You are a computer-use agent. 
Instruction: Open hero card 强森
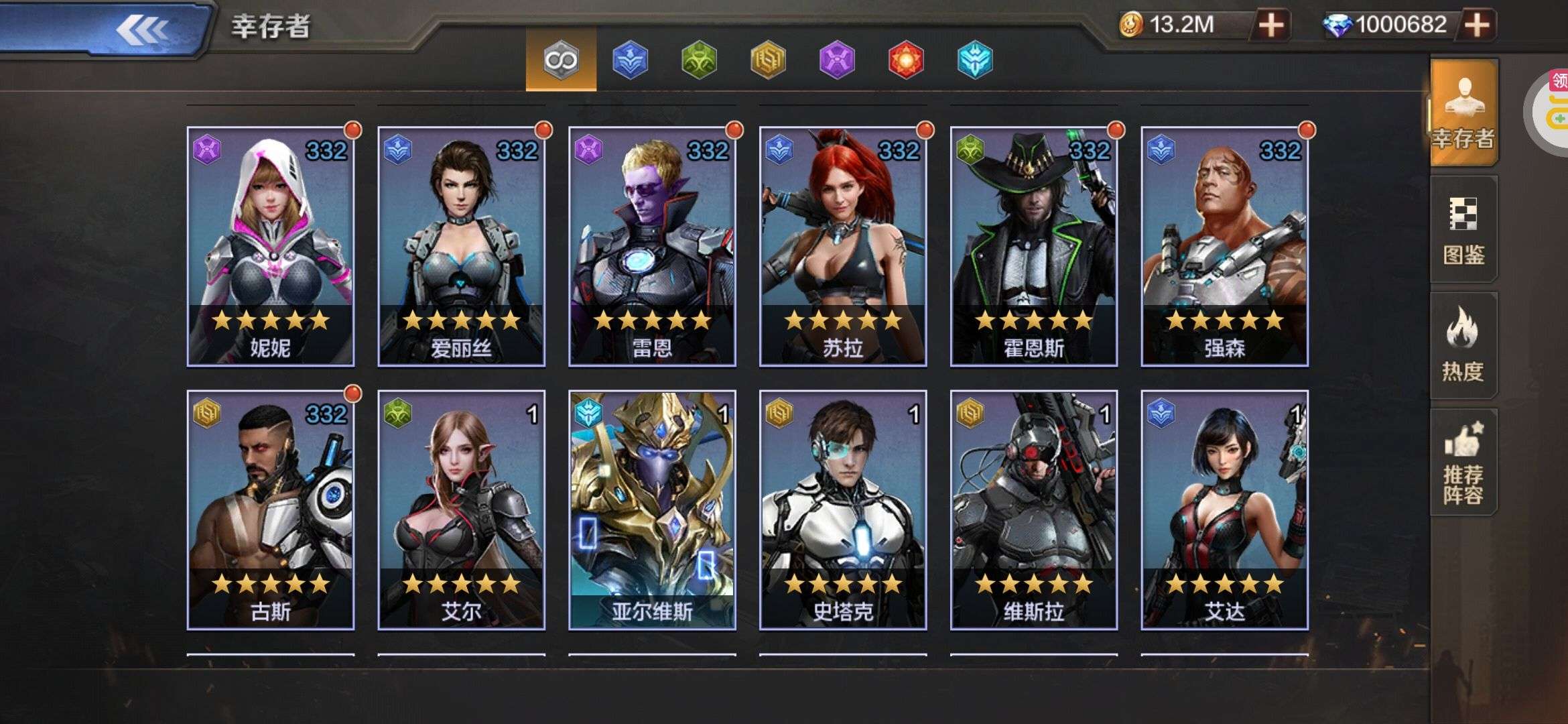1224,246
